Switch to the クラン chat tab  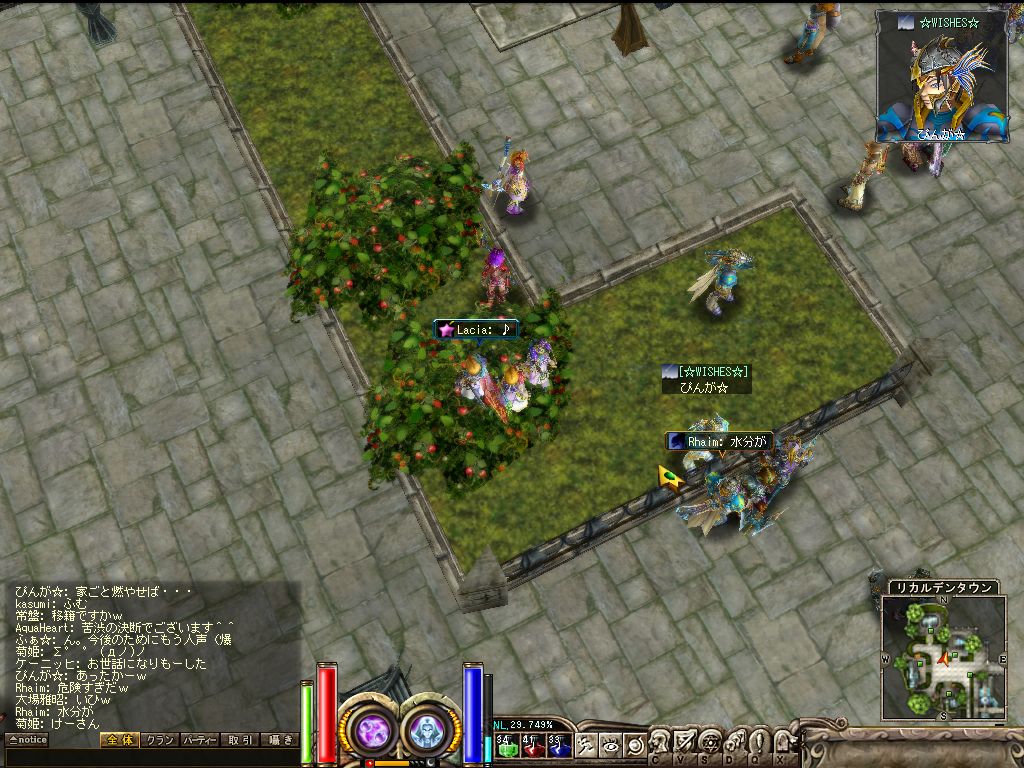158,740
